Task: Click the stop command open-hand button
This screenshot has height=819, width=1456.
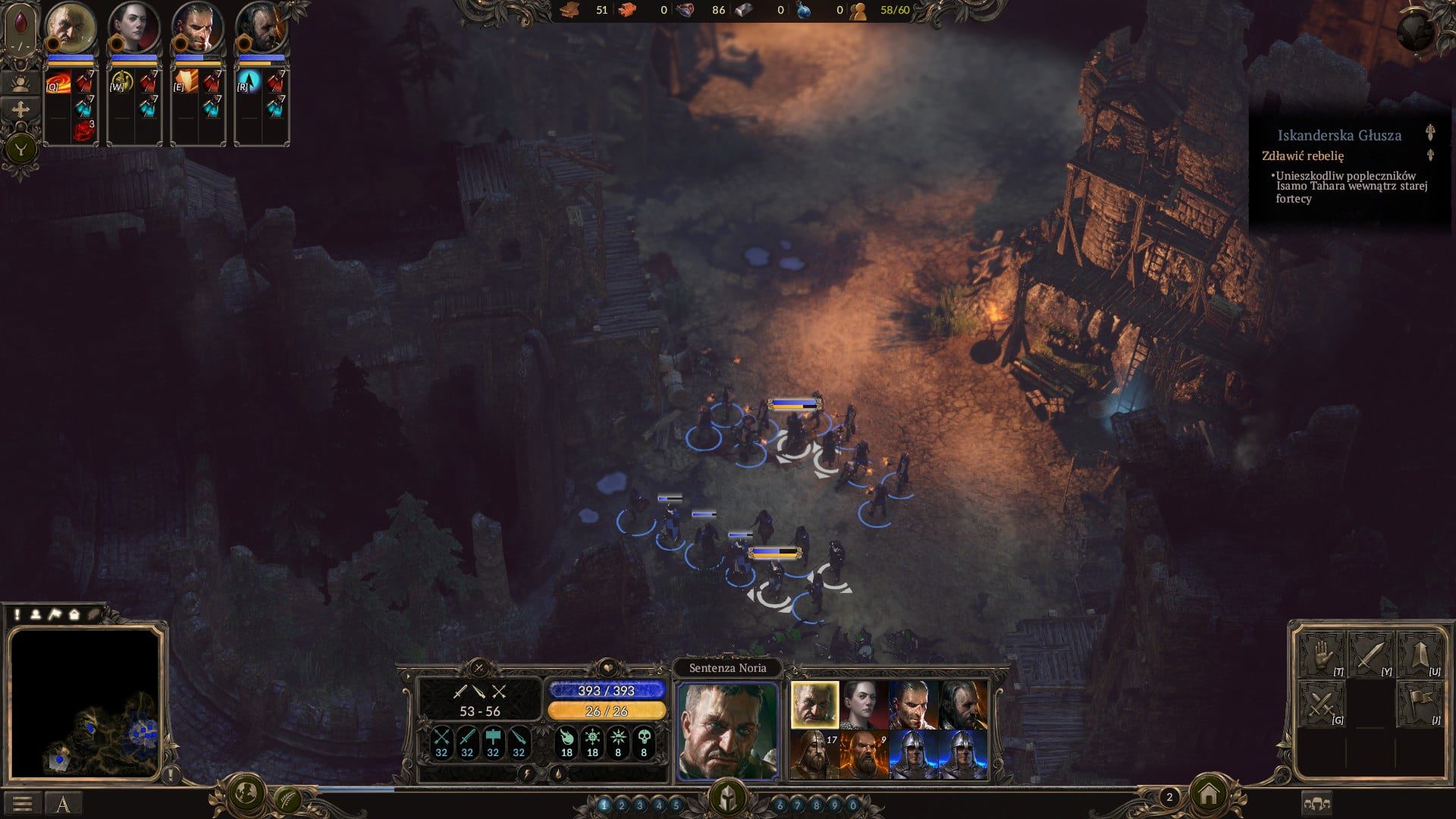Action: coord(1321,655)
